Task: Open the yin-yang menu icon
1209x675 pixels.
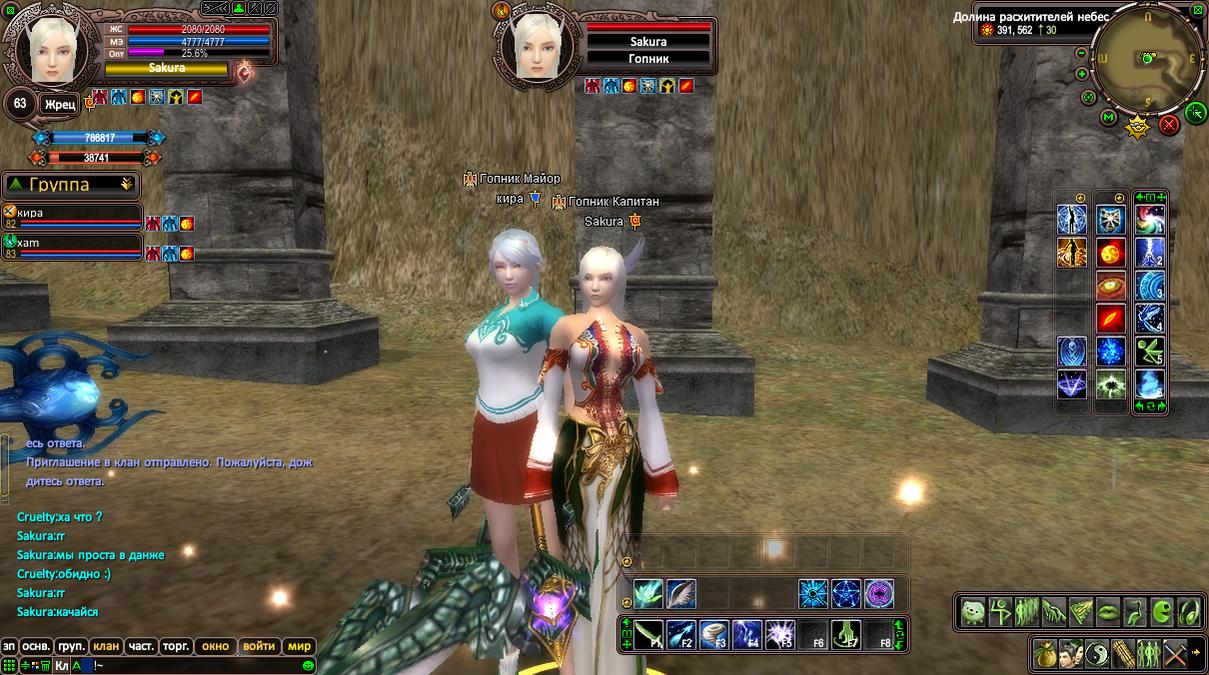Action: coord(1097,653)
